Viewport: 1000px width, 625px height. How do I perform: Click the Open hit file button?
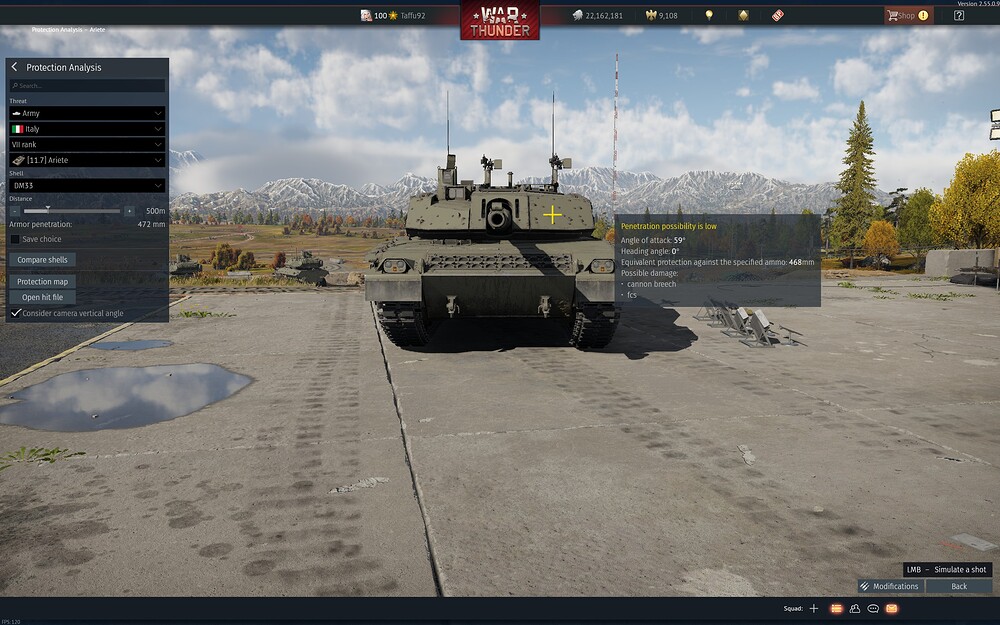[42, 297]
